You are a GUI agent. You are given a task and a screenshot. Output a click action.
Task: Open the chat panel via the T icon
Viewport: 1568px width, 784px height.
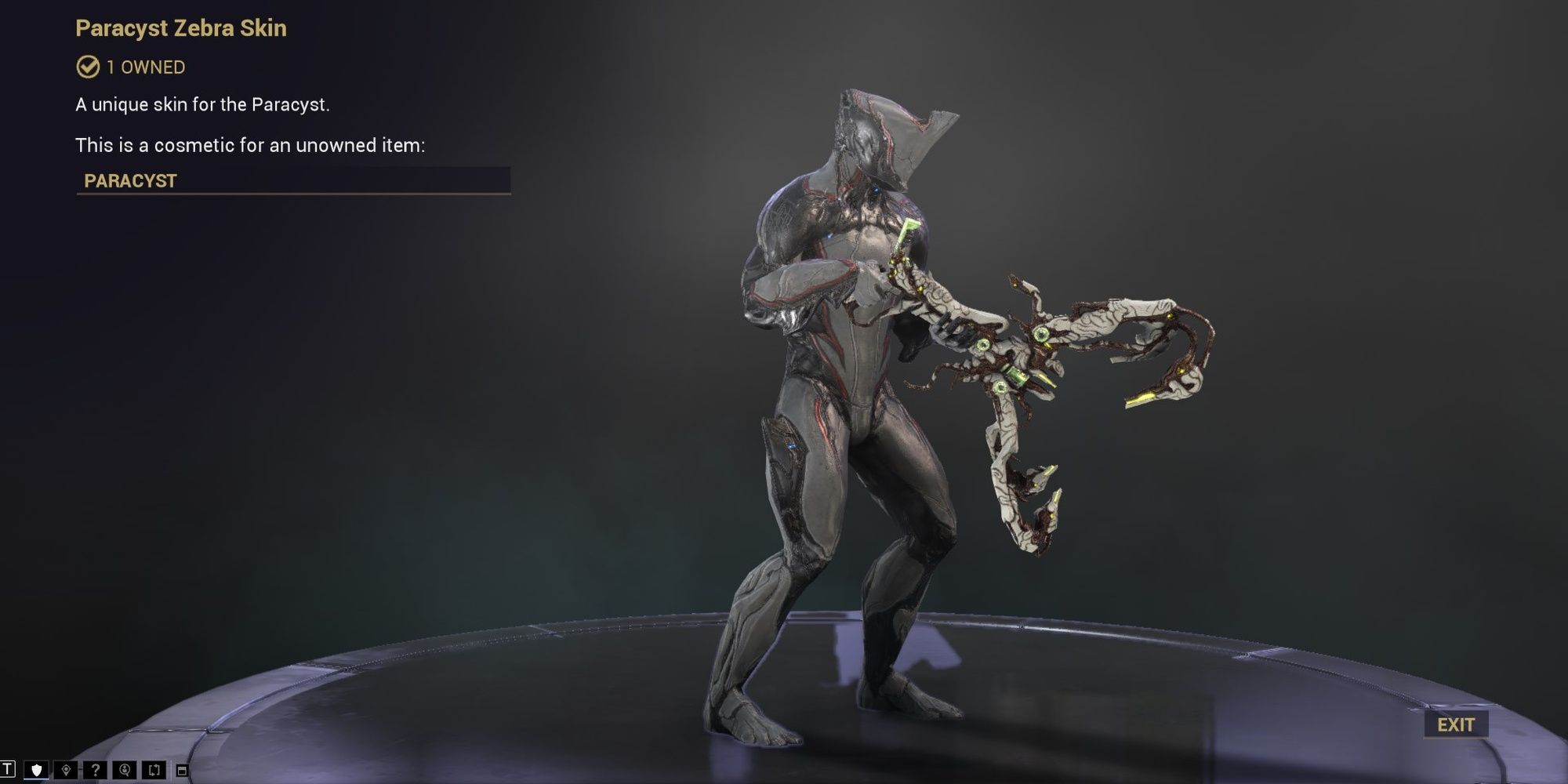coord(7,770)
